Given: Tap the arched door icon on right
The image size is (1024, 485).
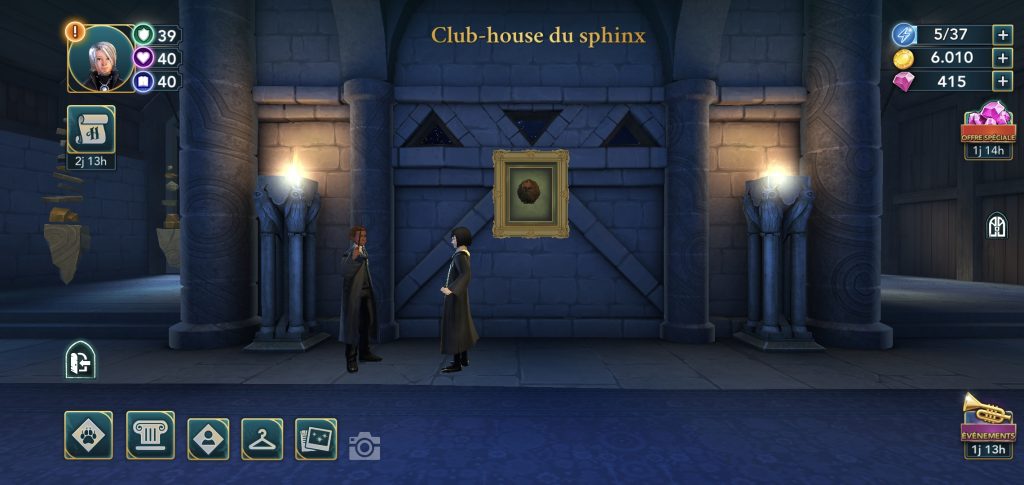Looking at the screenshot, I should pyautogui.click(x=996, y=225).
